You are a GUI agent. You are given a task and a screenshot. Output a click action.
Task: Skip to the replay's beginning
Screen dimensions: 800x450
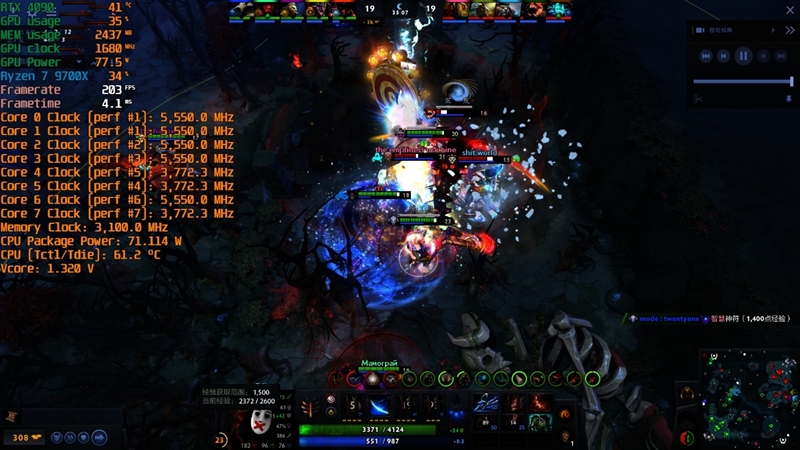[706, 56]
